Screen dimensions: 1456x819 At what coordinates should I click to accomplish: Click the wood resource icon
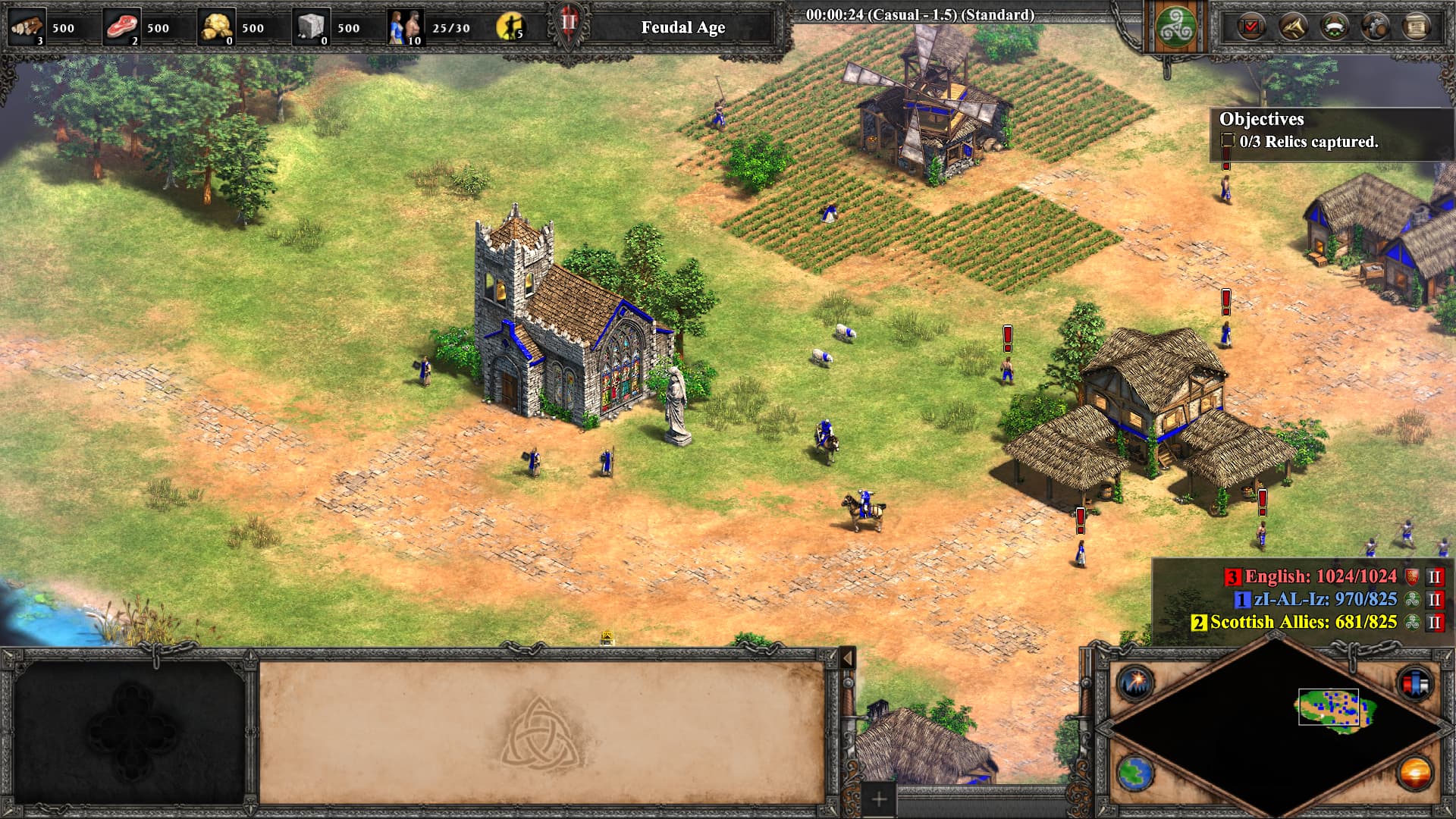pos(28,27)
